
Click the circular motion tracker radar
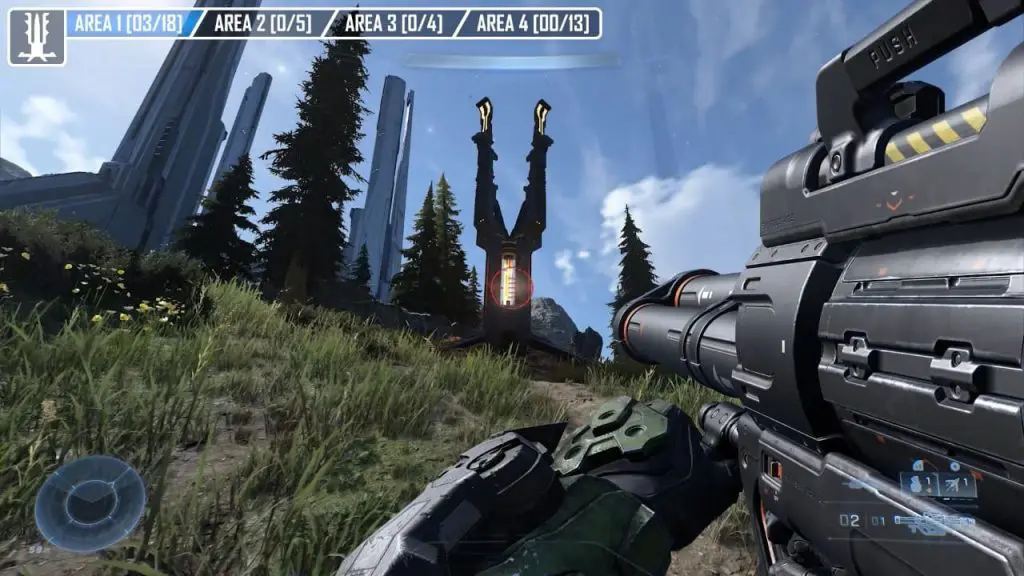pyautogui.click(x=90, y=503)
